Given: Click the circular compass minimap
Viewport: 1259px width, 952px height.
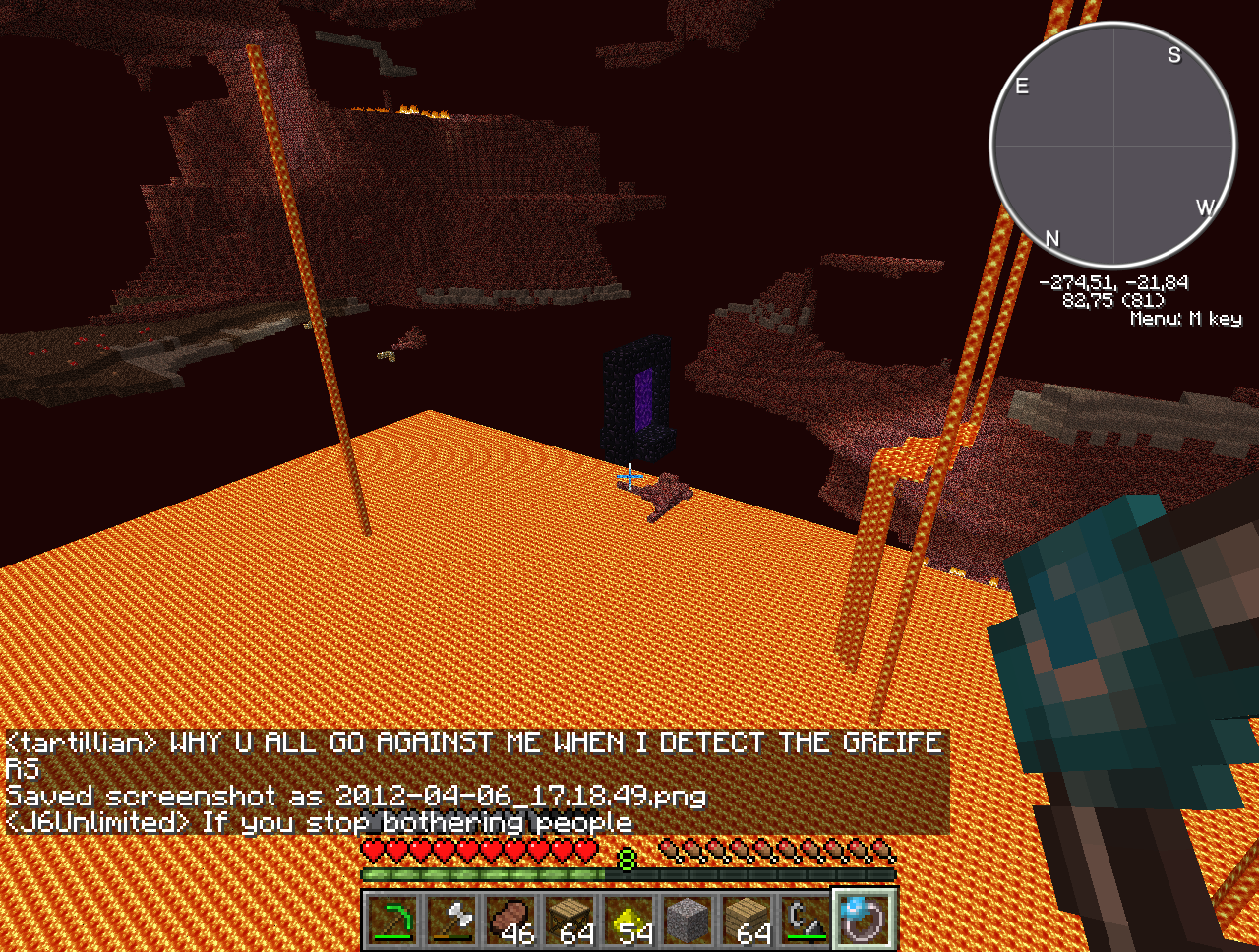Looking at the screenshot, I should (1112, 146).
